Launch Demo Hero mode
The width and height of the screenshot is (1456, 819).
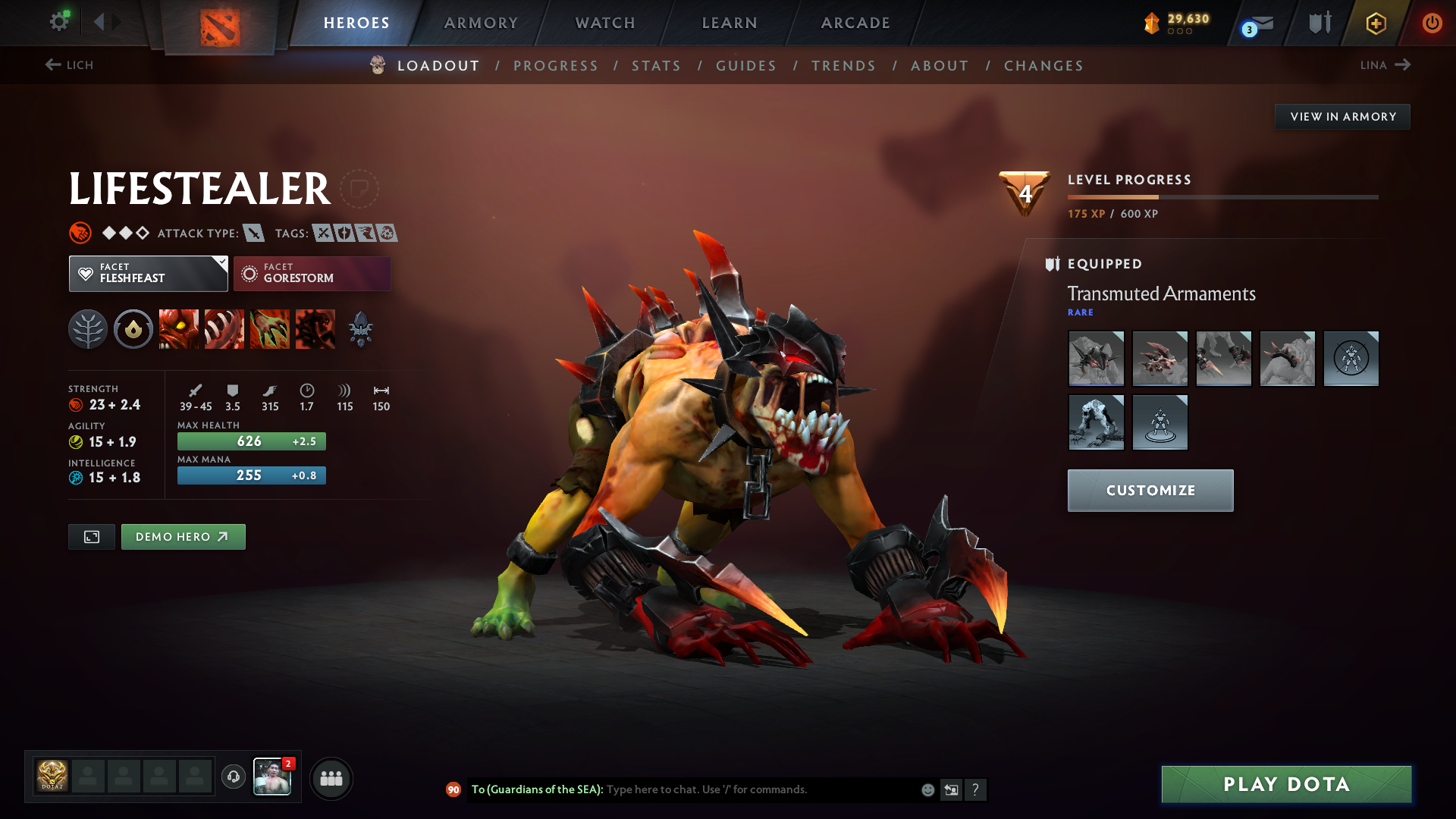click(x=183, y=537)
